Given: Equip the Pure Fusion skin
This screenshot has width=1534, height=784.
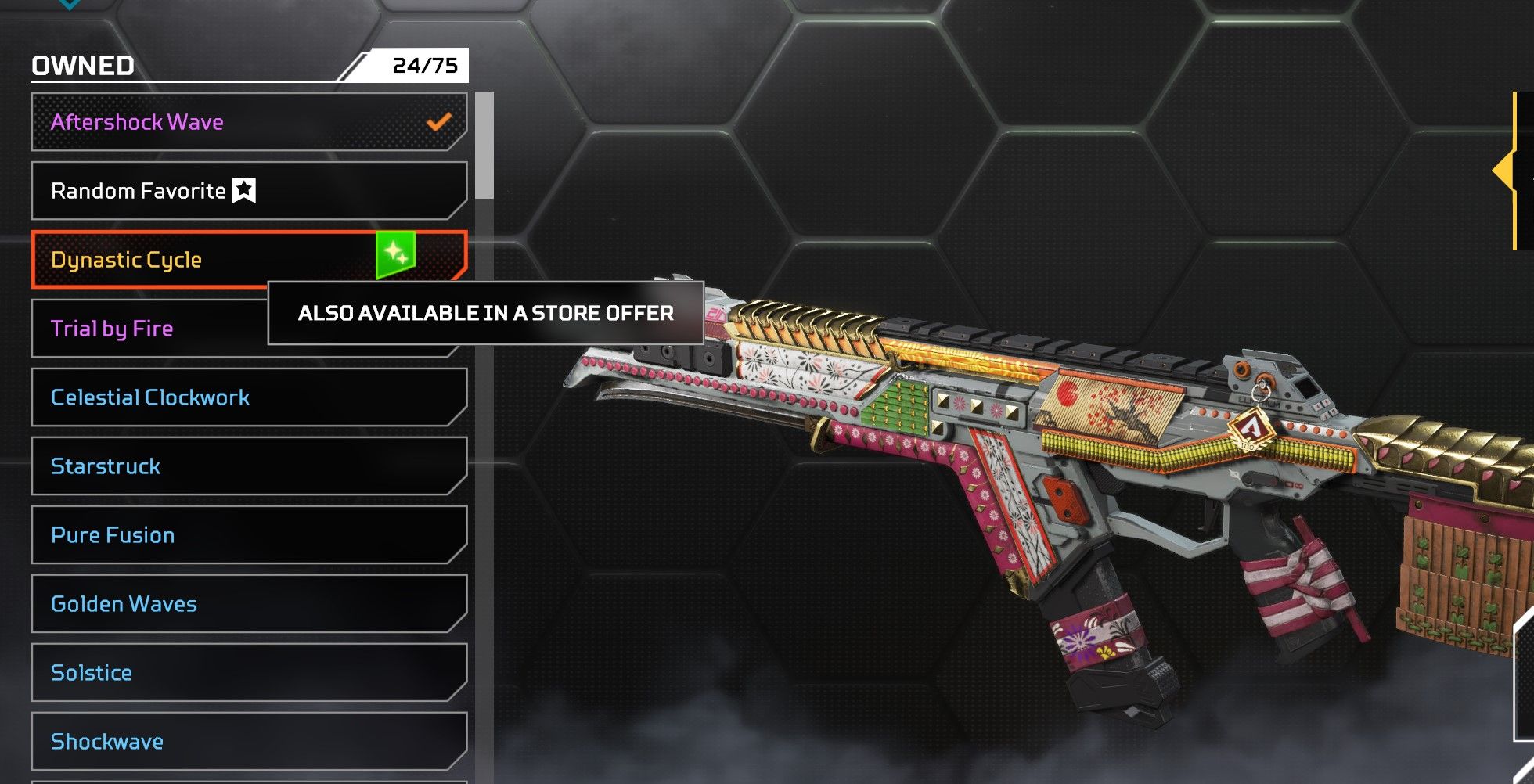Looking at the screenshot, I should coord(235,535).
